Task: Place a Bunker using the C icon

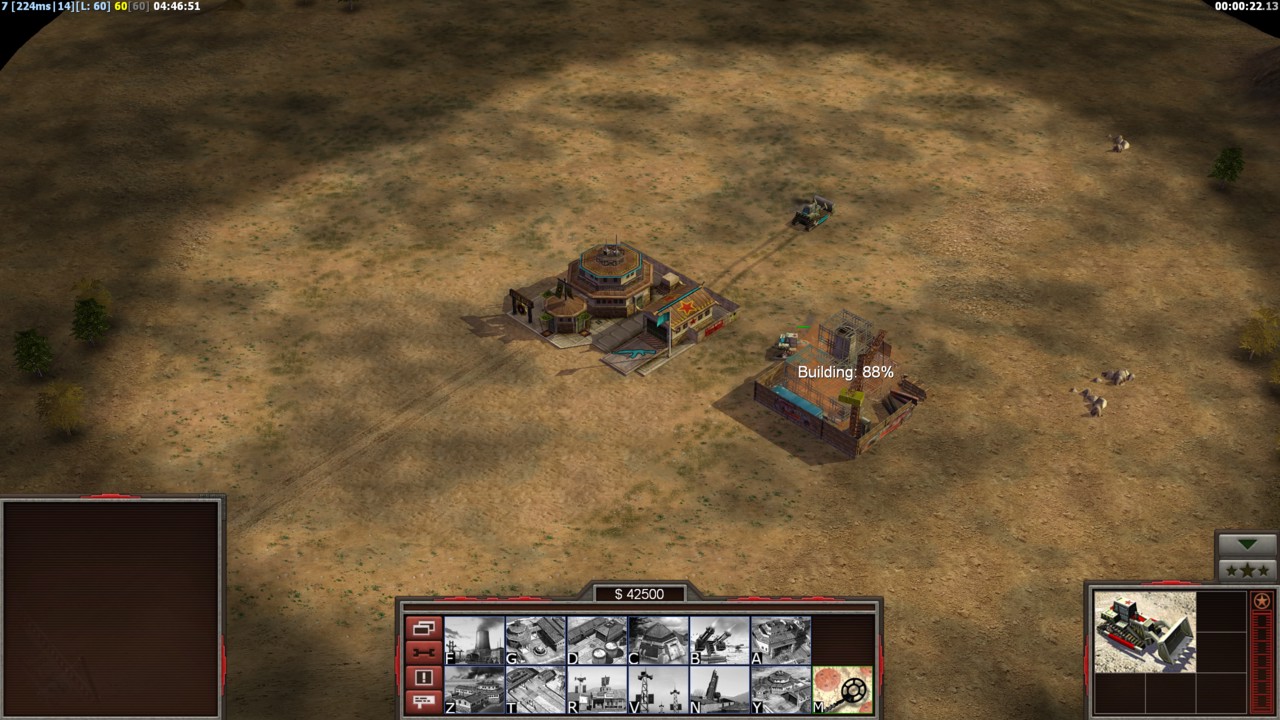Action: tap(658, 641)
